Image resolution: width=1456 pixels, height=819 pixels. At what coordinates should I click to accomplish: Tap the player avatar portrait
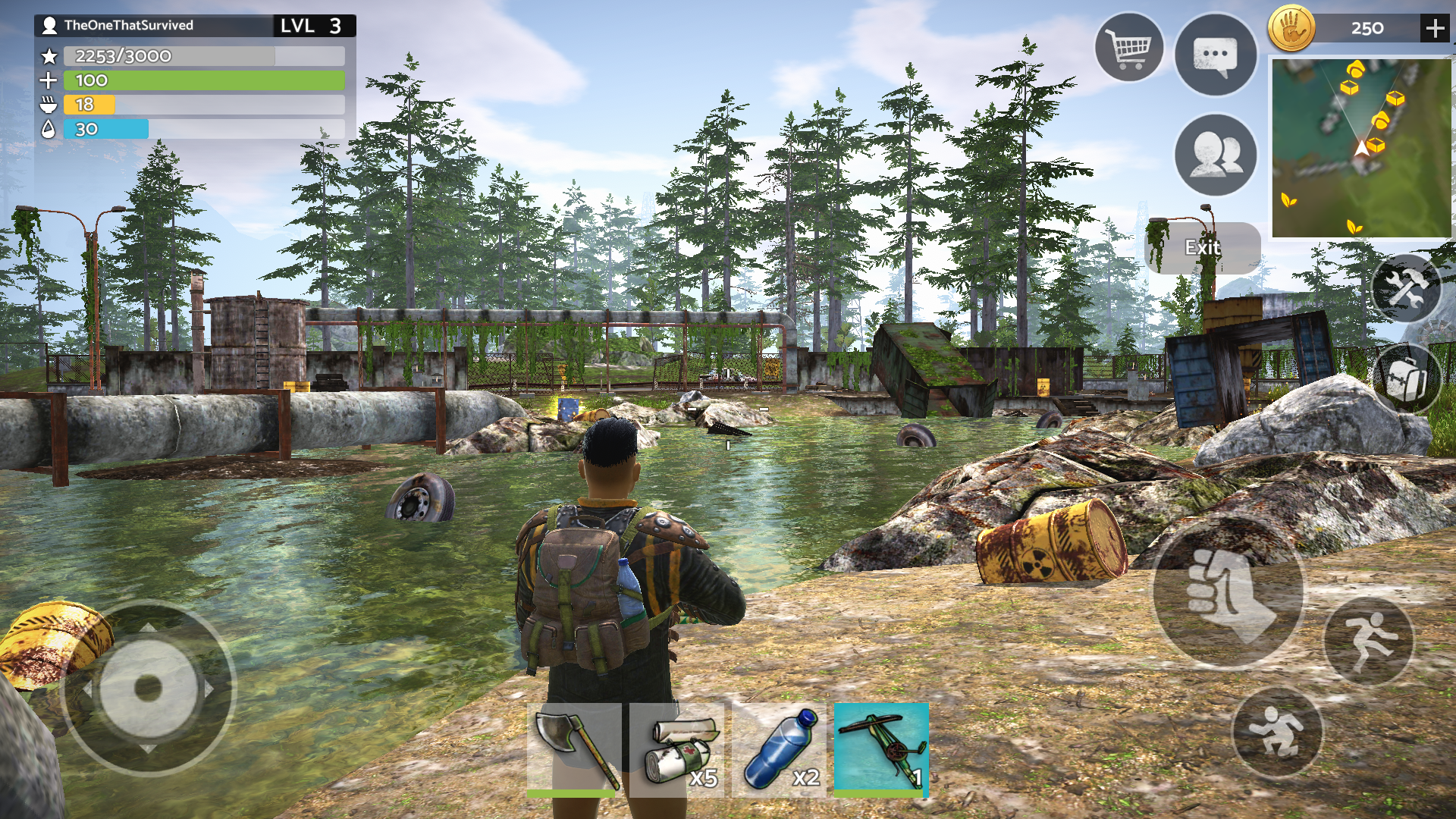click(x=49, y=25)
